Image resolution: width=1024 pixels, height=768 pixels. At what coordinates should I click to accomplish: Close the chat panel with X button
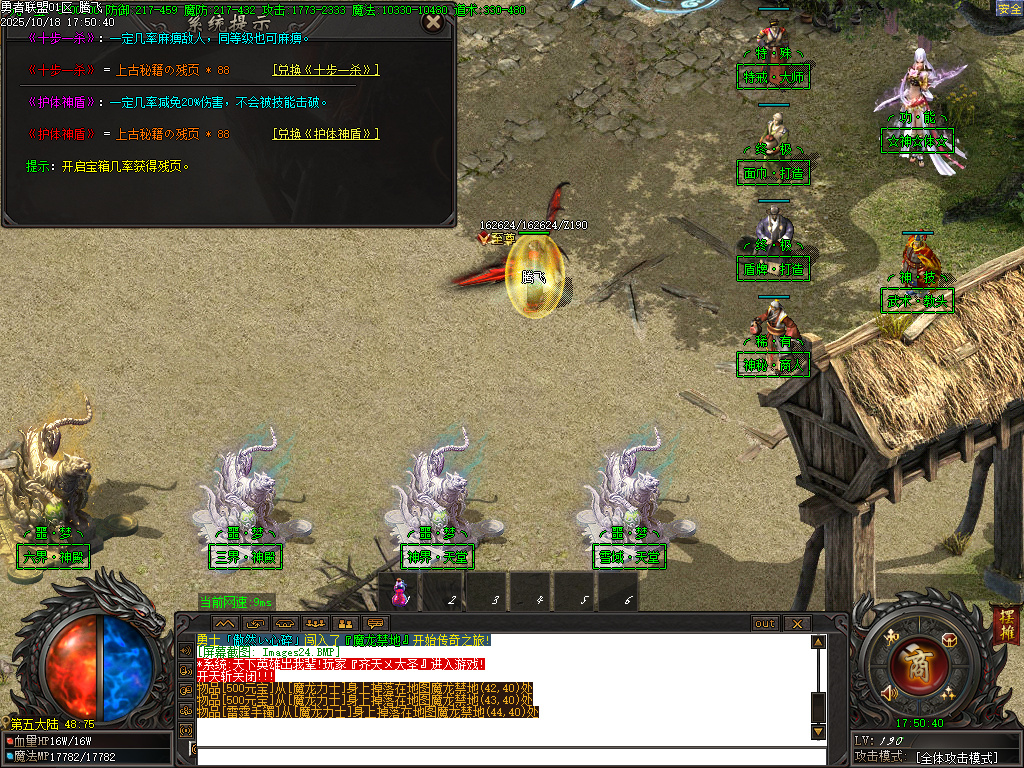796,624
